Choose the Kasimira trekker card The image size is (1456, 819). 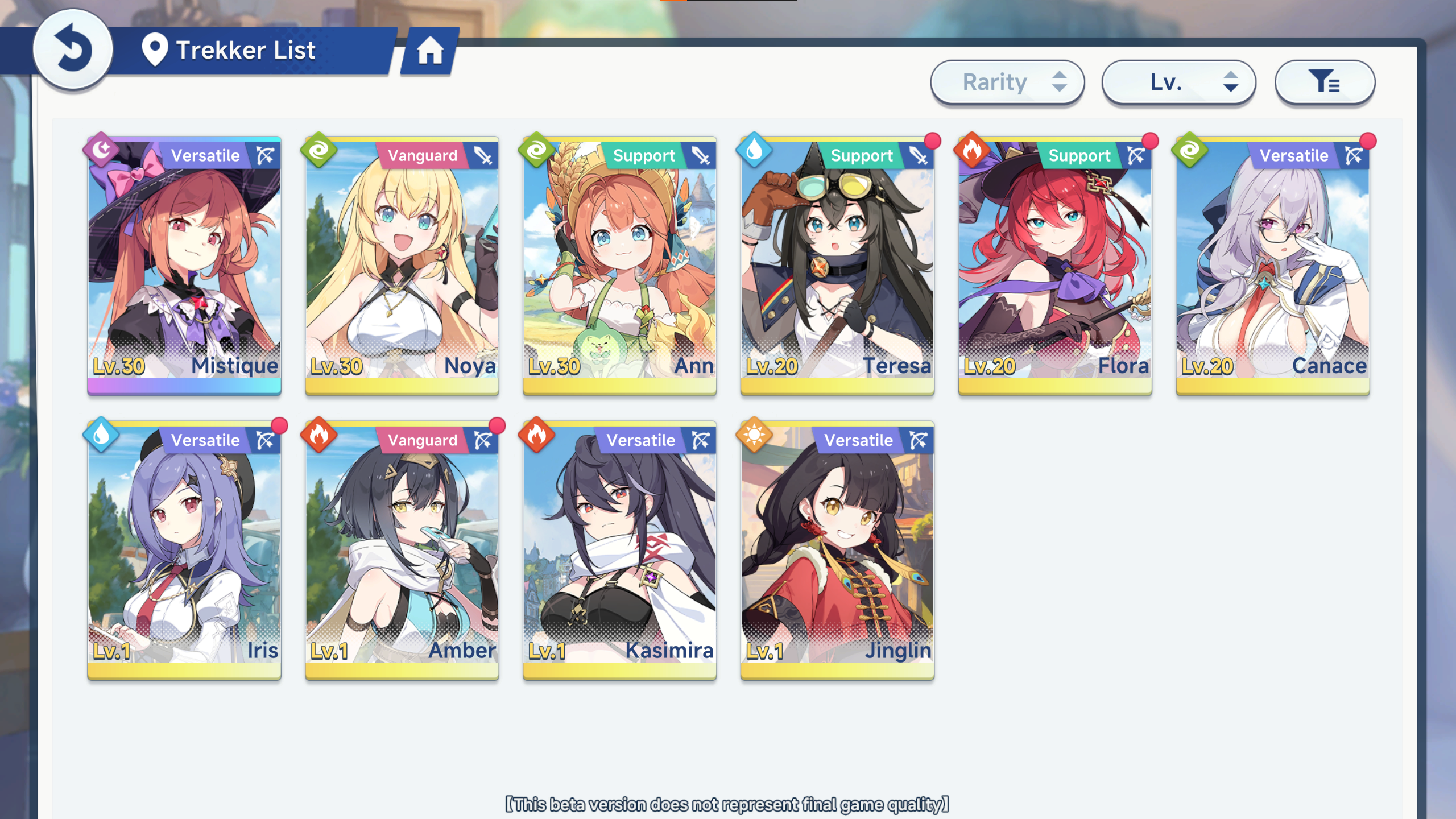tap(620, 550)
